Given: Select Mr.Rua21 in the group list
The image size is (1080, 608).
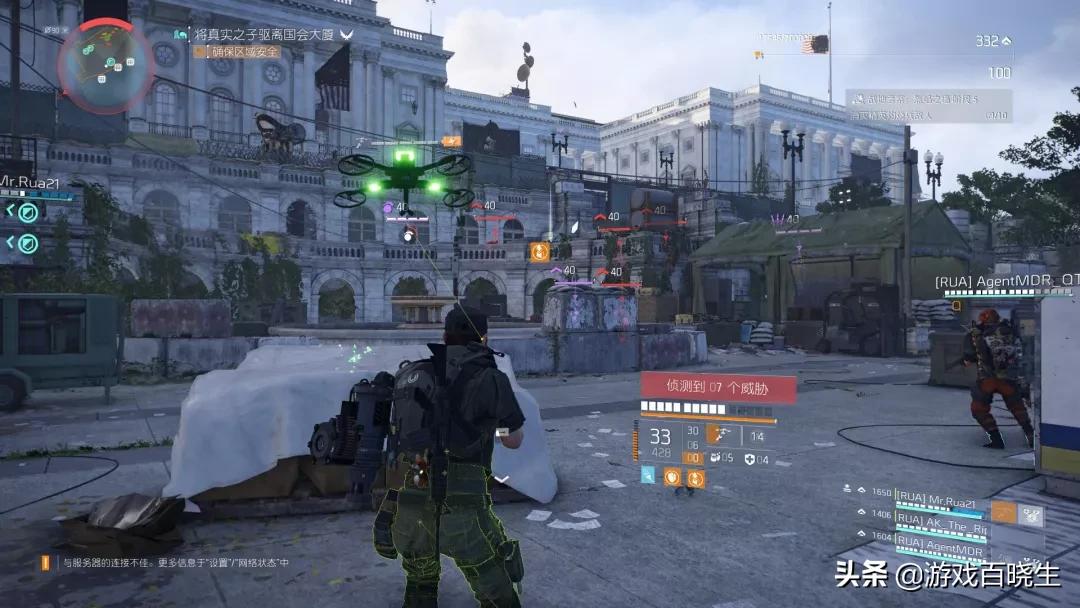Looking at the screenshot, I should (938, 495).
